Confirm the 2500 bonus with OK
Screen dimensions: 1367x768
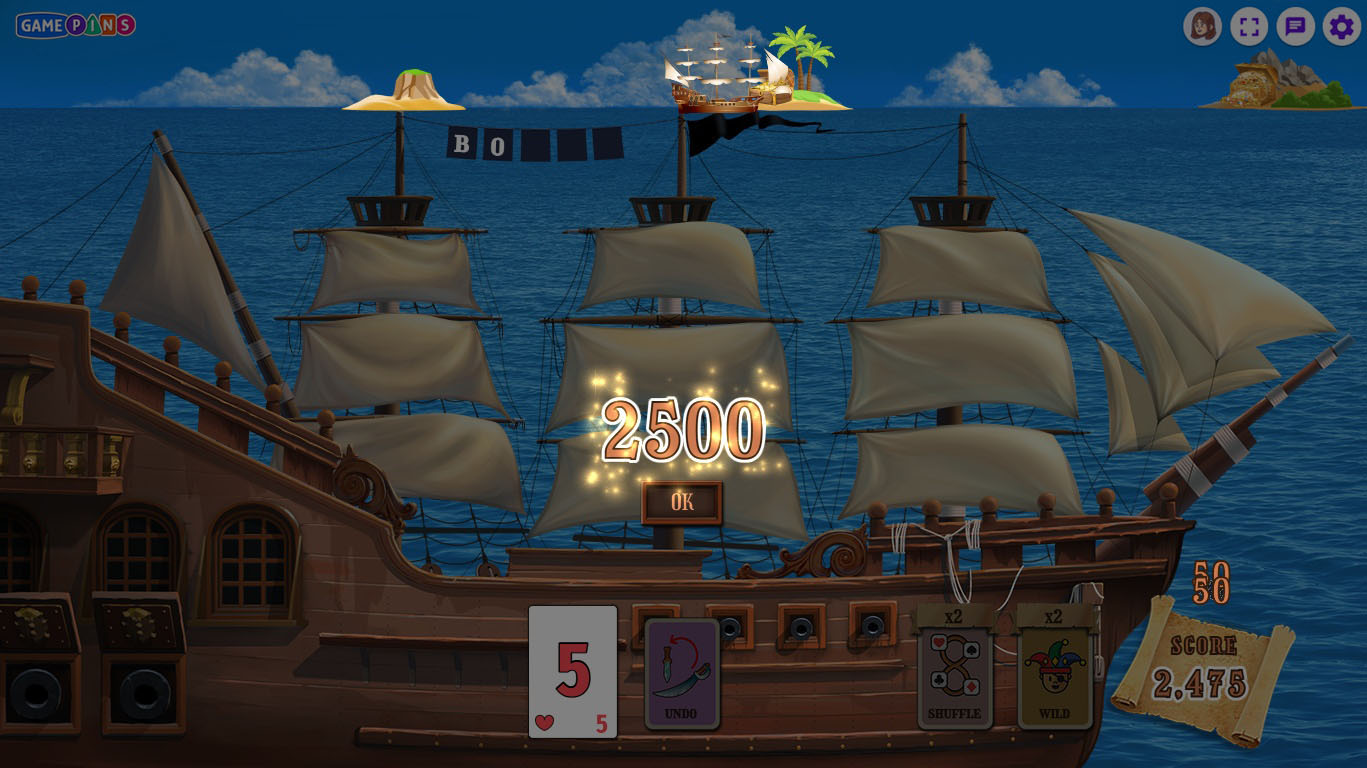coord(682,502)
